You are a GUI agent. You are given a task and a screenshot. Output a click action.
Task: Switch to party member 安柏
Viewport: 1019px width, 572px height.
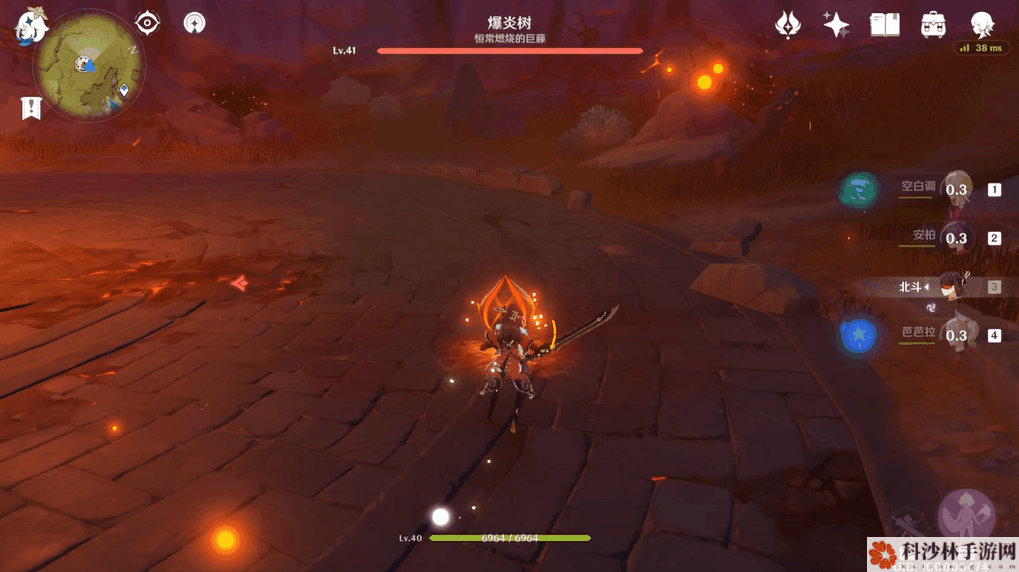coord(955,238)
